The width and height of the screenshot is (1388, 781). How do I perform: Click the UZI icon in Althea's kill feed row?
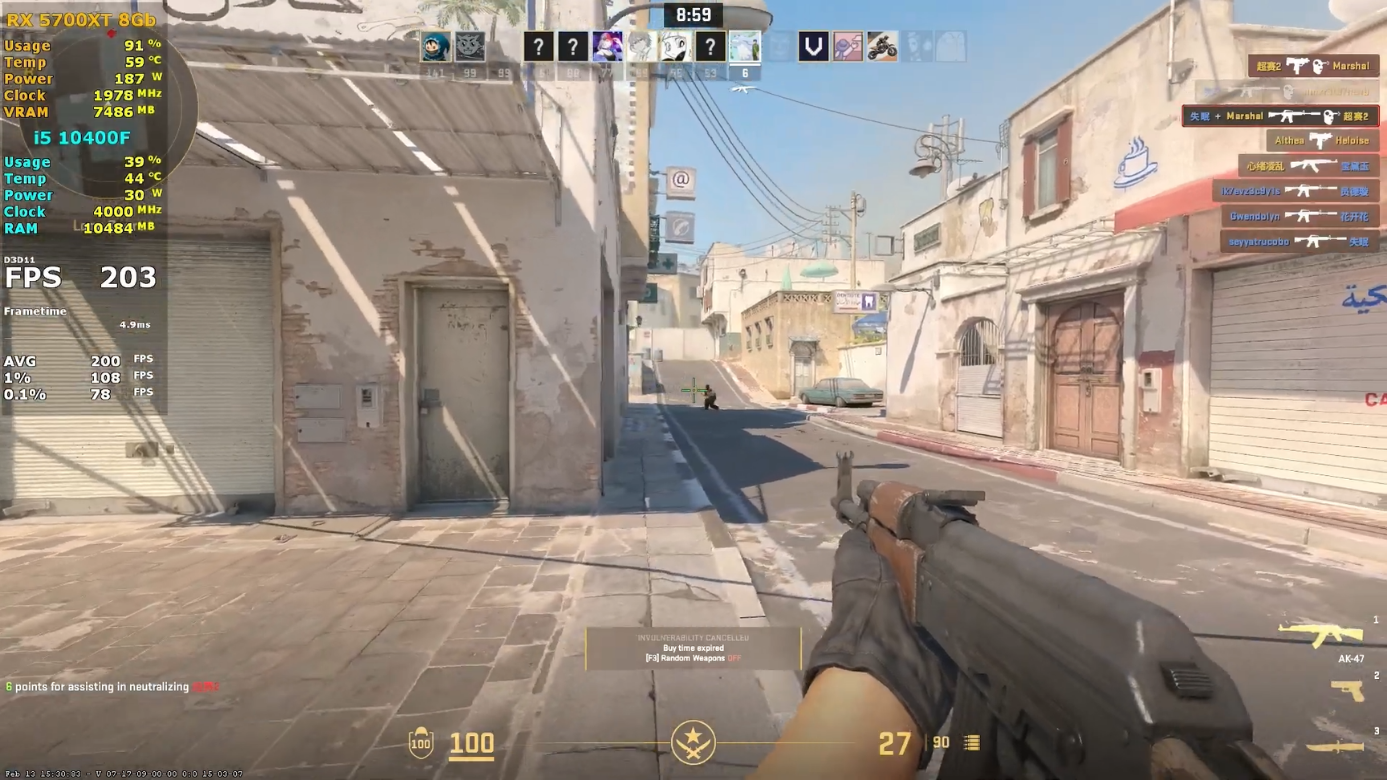(1321, 141)
